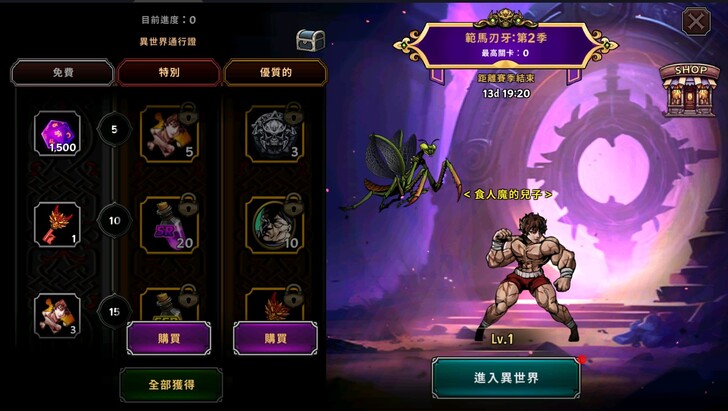The height and width of the screenshot is (411, 728).
Task: Open the treasure chest icon
Action: click(x=310, y=41)
